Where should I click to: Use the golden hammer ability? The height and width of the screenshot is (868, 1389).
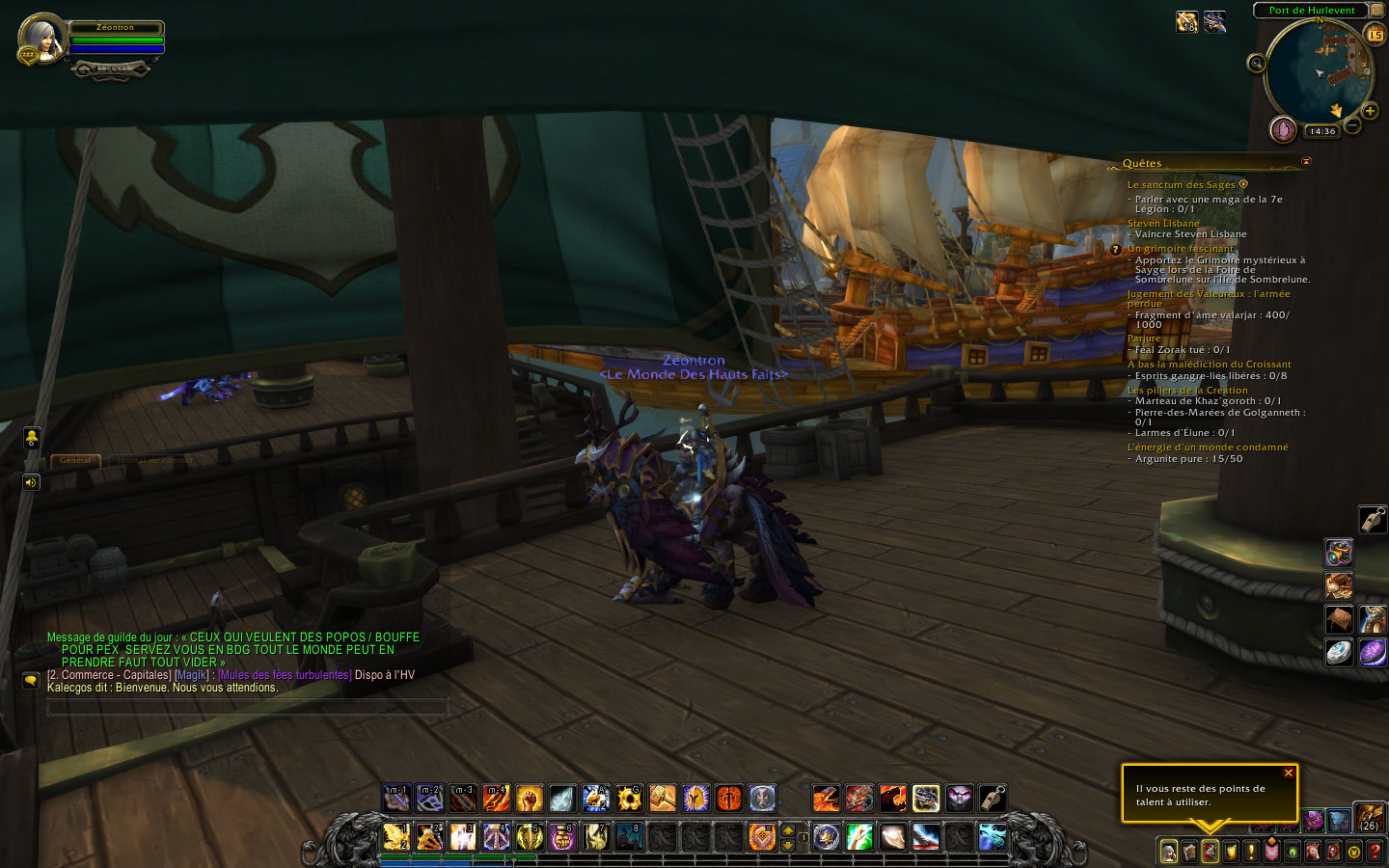click(662, 799)
